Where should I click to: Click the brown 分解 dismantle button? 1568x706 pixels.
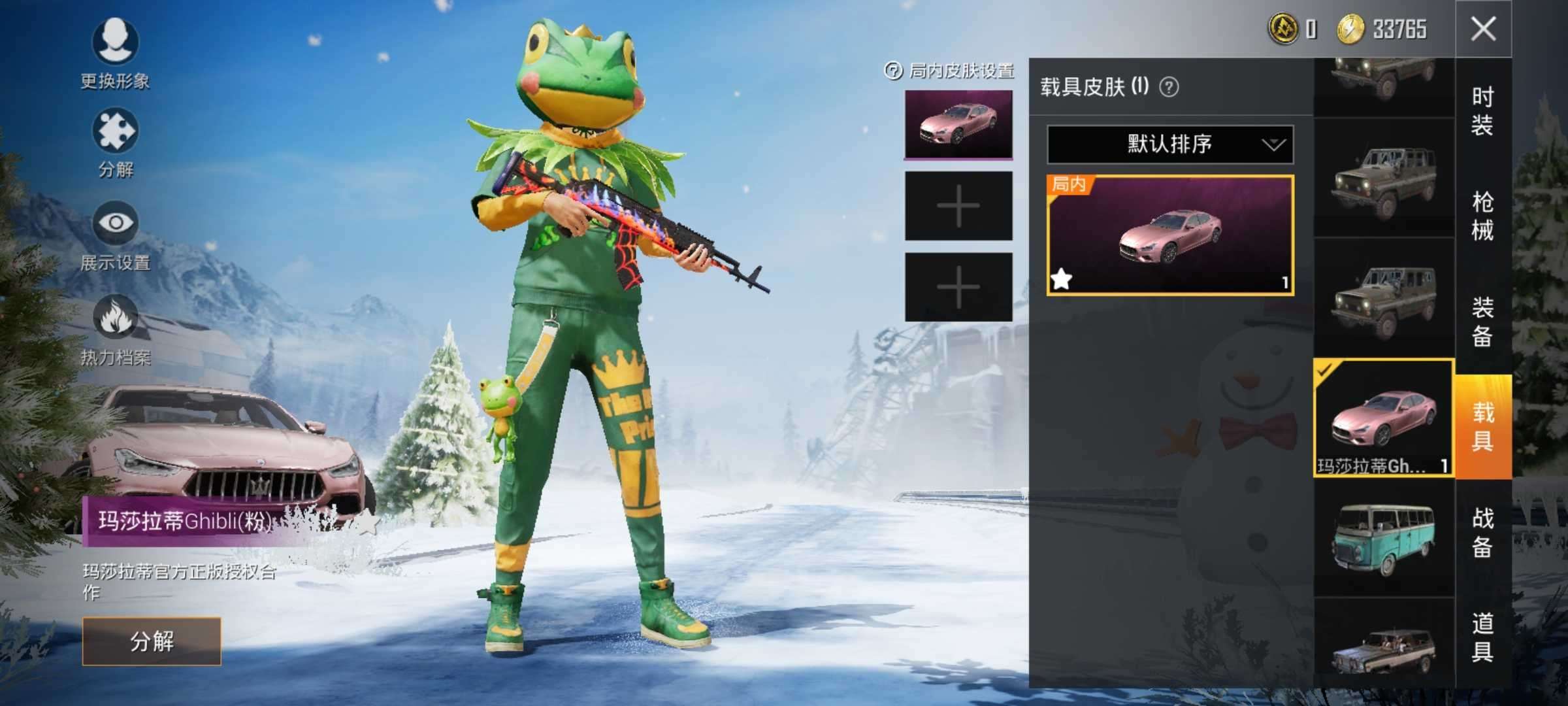coord(152,641)
